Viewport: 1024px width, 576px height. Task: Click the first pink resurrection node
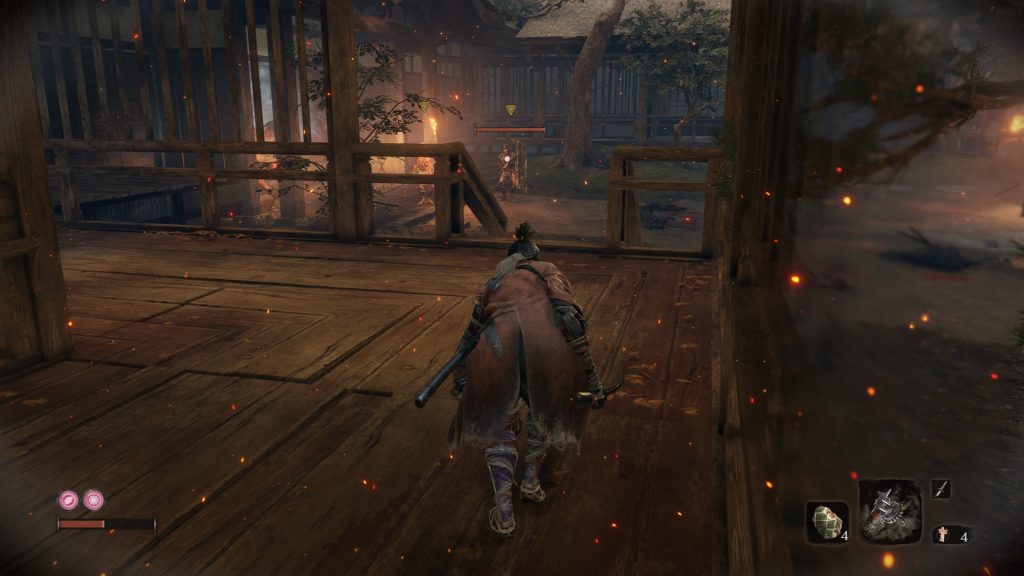tap(68, 499)
